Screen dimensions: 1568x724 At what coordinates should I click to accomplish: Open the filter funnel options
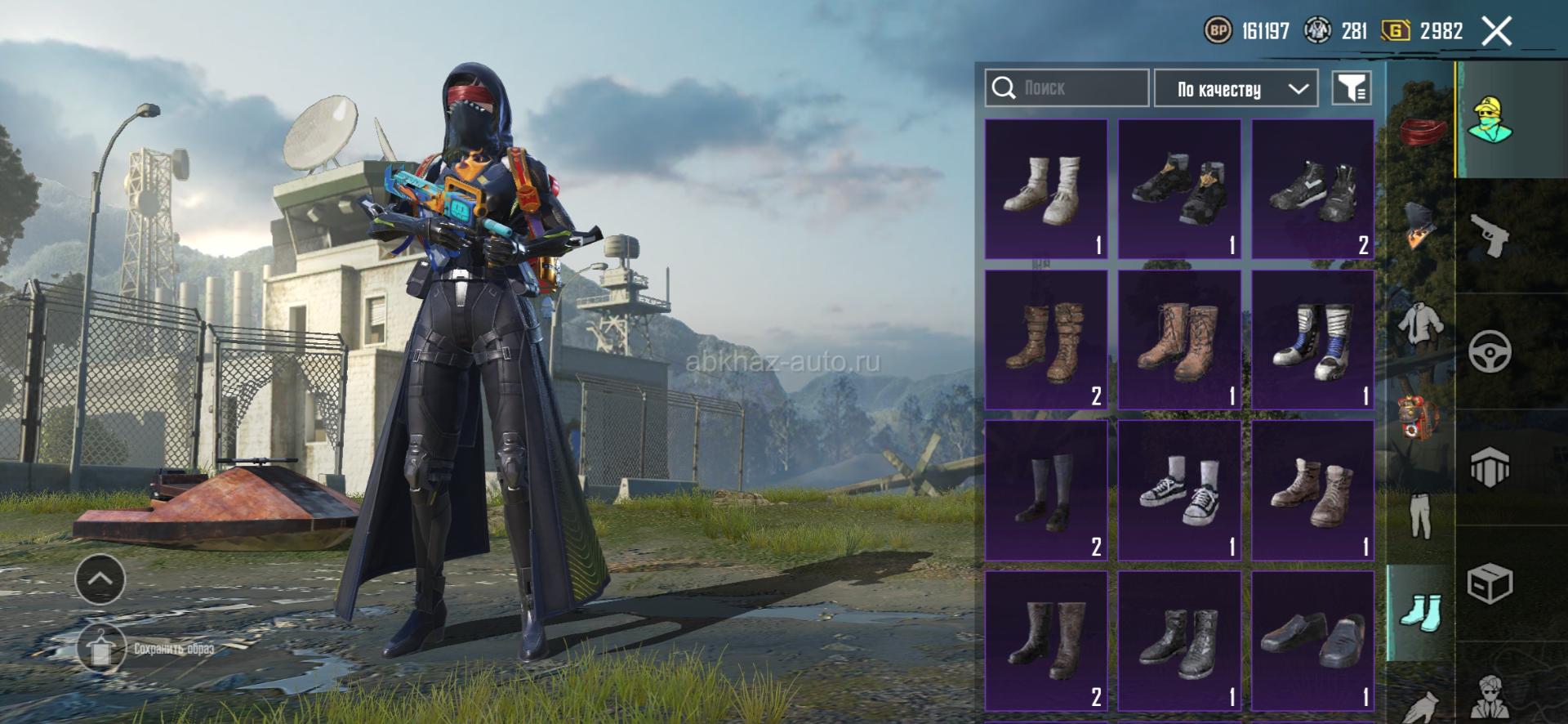pos(1351,88)
